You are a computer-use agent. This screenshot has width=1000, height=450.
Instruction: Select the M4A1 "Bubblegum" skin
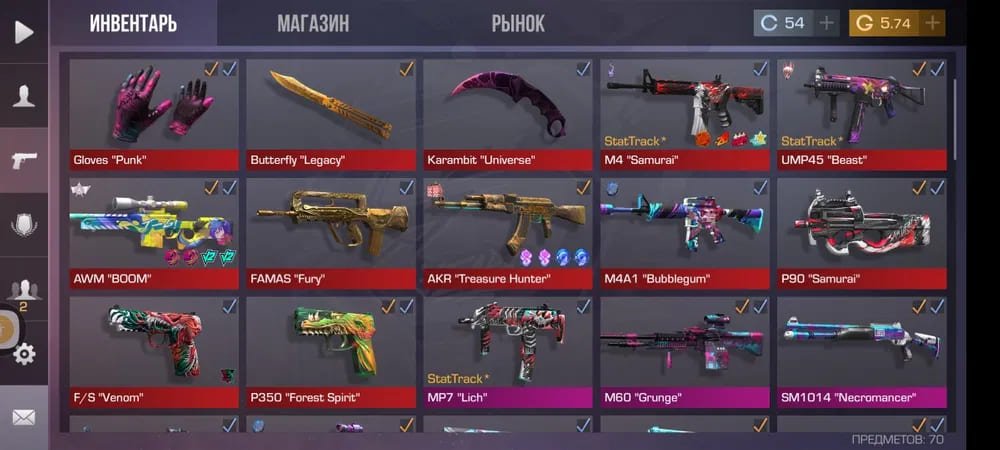(685, 232)
